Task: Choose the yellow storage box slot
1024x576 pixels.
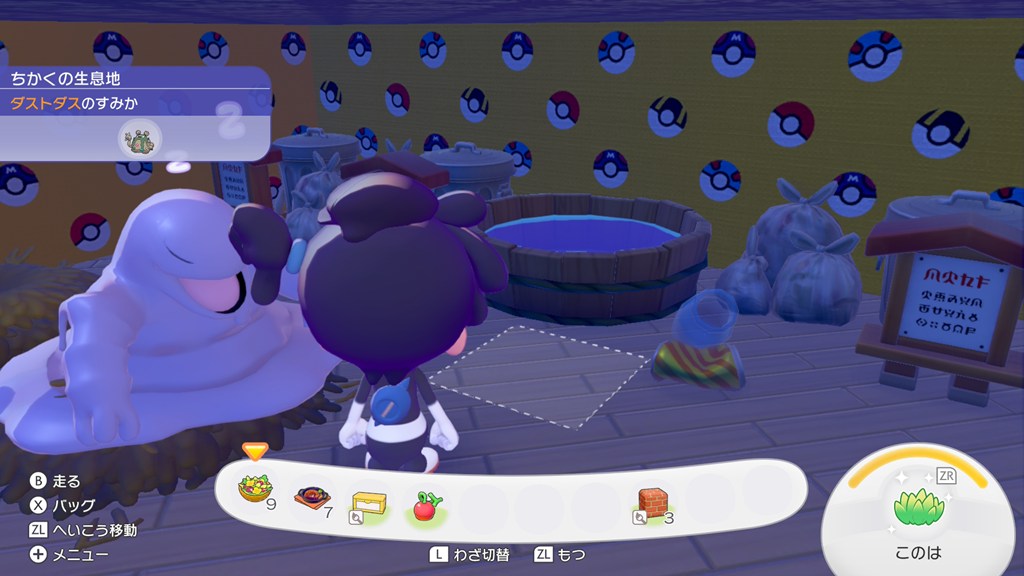Action: pos(368,502)
